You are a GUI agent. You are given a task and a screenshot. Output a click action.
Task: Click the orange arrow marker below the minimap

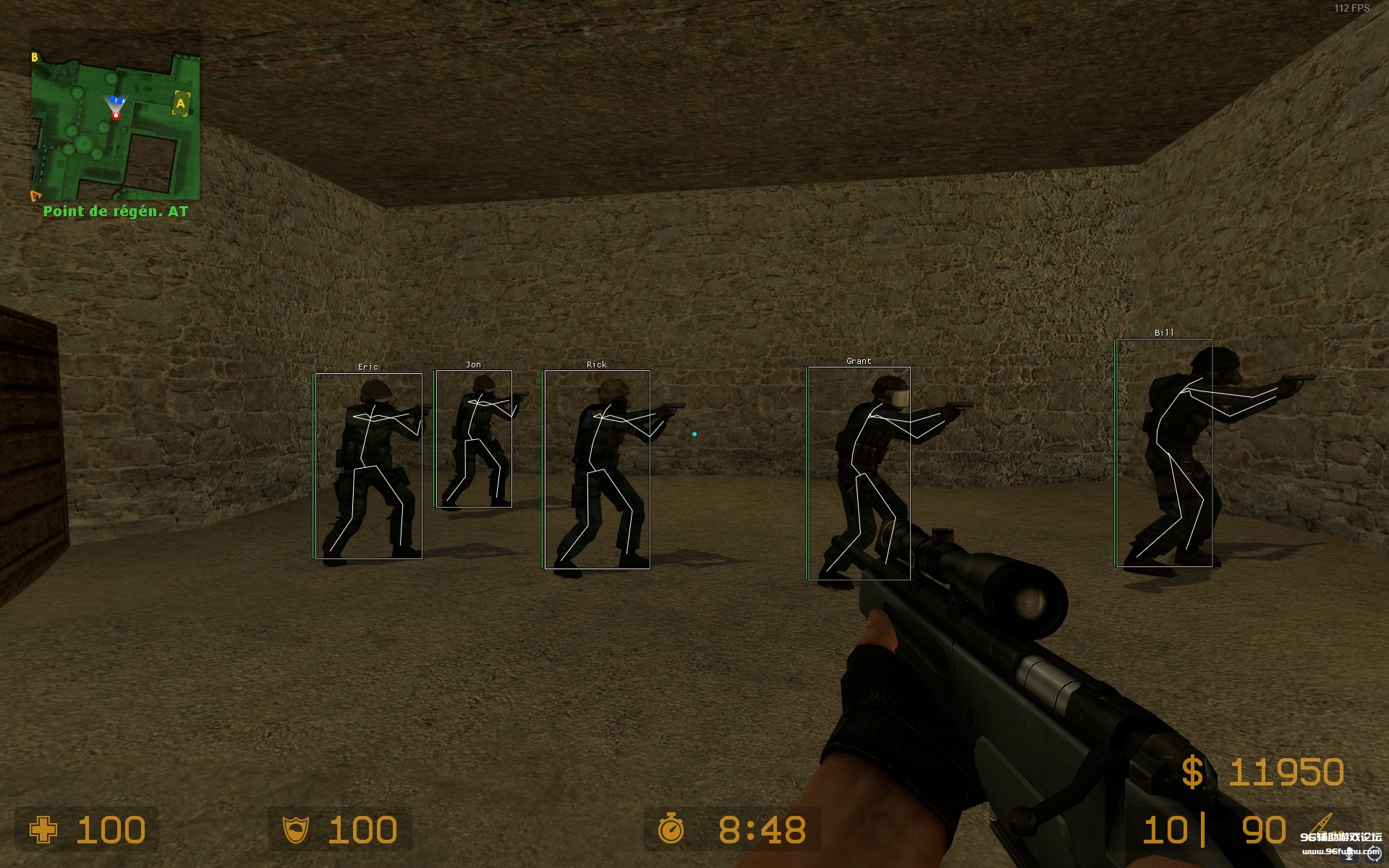[35, 195]
